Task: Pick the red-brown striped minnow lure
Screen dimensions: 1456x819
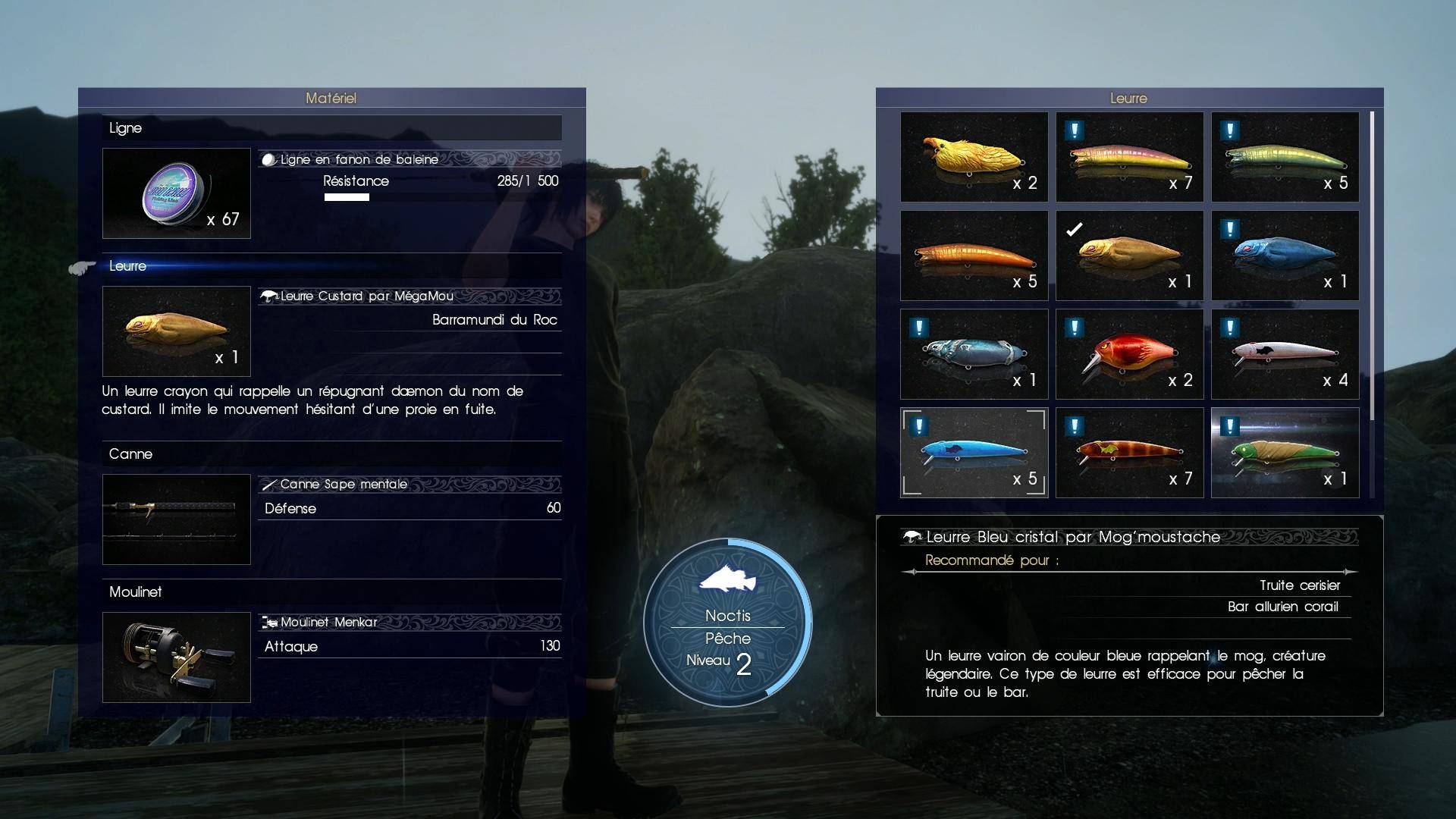Action: pos(1129,453)
